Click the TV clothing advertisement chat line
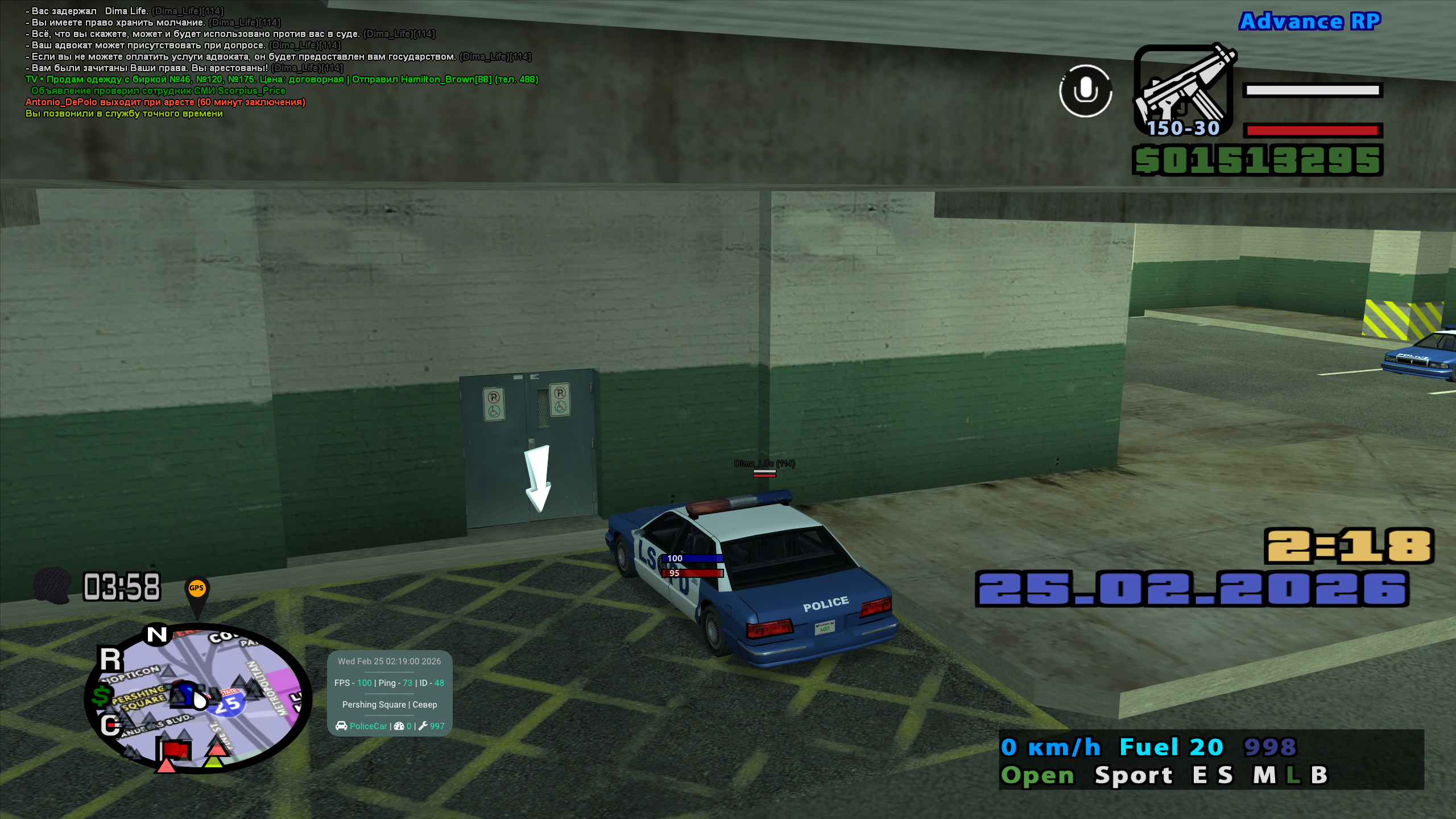The height and width of the screenshot is (819, 1456). click(282, 80)
